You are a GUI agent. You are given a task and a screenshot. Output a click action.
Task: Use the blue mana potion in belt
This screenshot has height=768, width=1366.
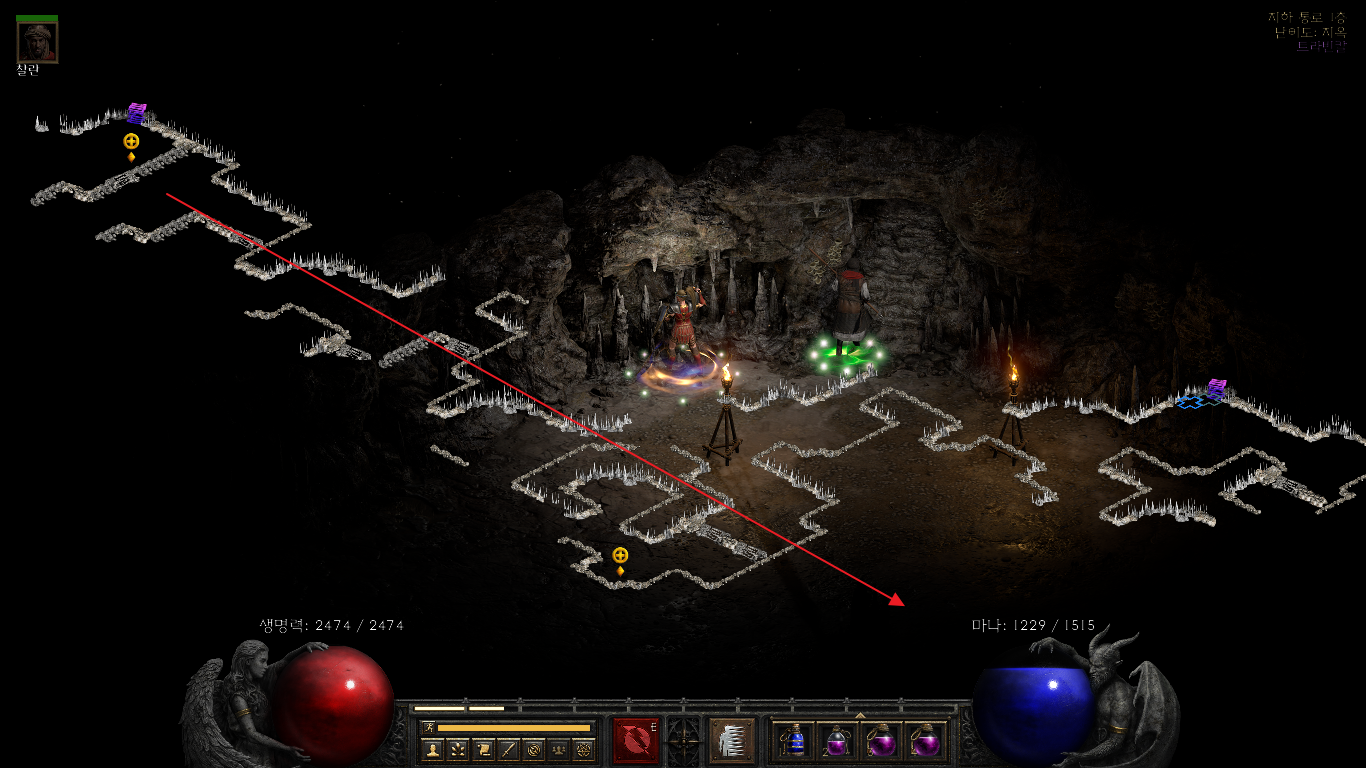point(794,742)
